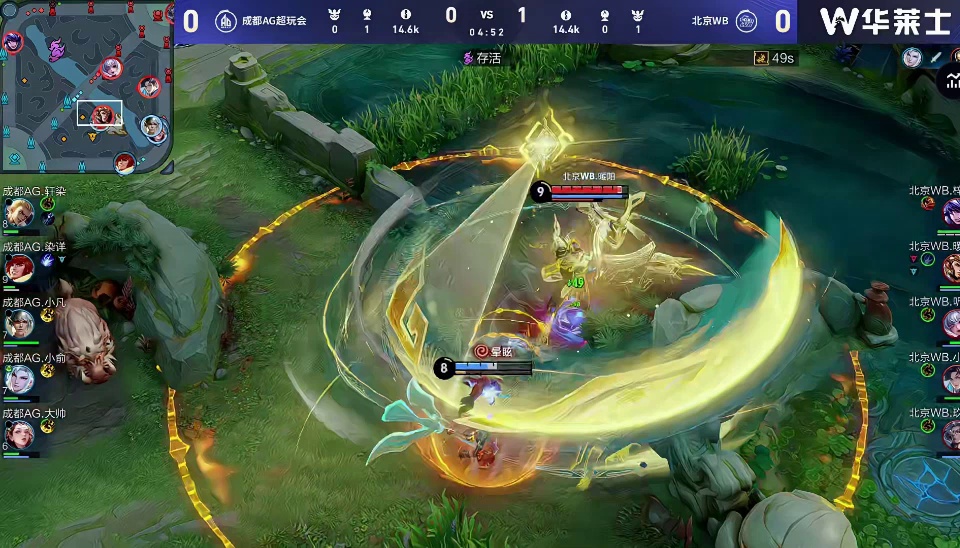Click the 北京WB team logo
The height and width of the screenshot is (548, 960).
745,20
